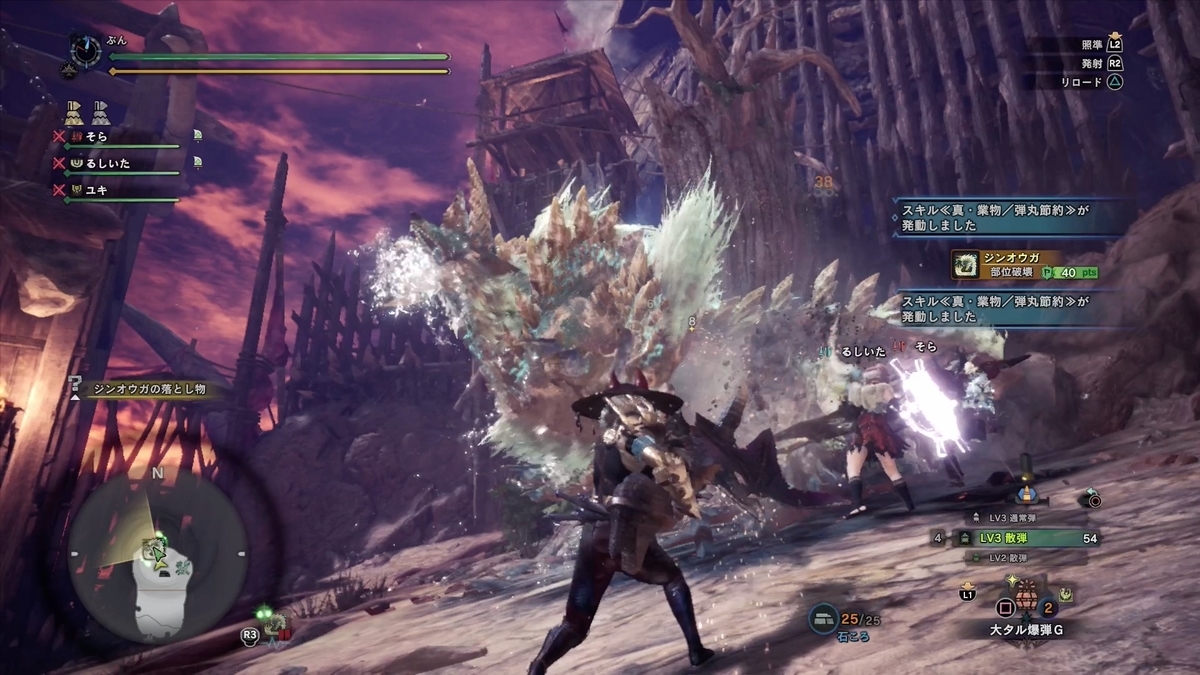Image resolution: width=1200 pixels, height=675 pixels.
Task: Select party member るしいた in the list
Action: tap(107, 162)
